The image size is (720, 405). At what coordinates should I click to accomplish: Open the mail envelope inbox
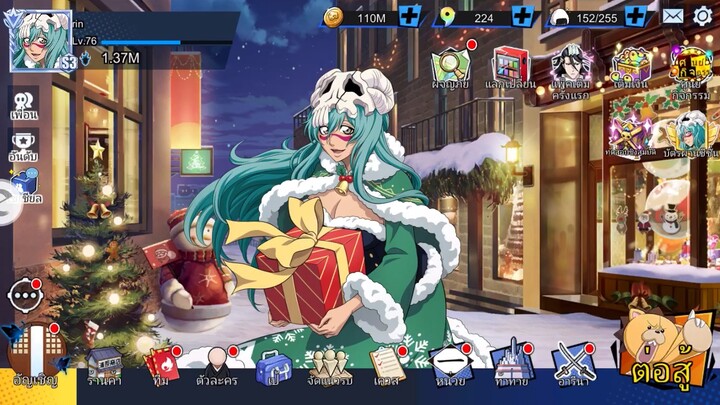[673, 16]
